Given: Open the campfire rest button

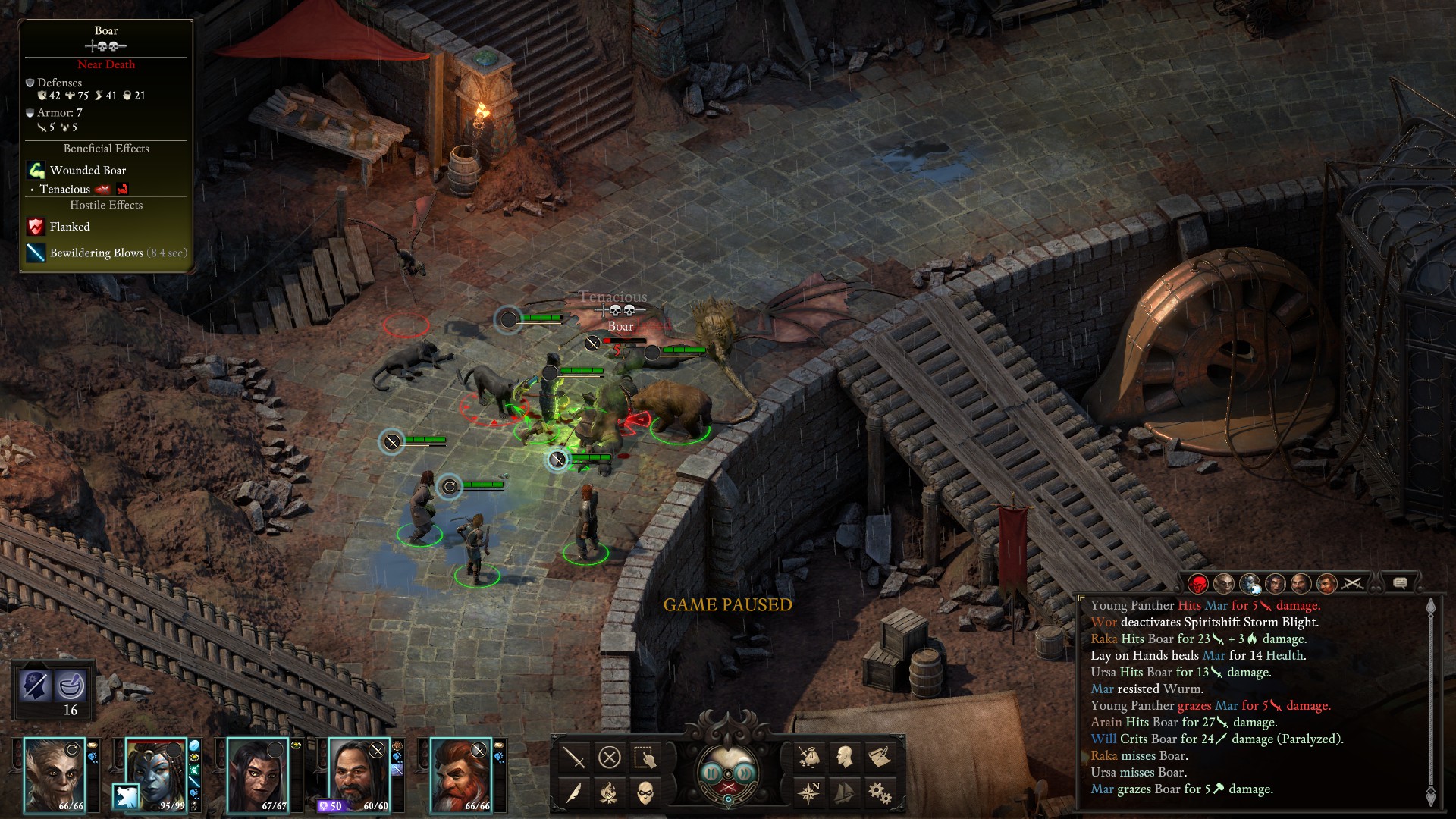Looking at the screenshot, I should (610, 792).
